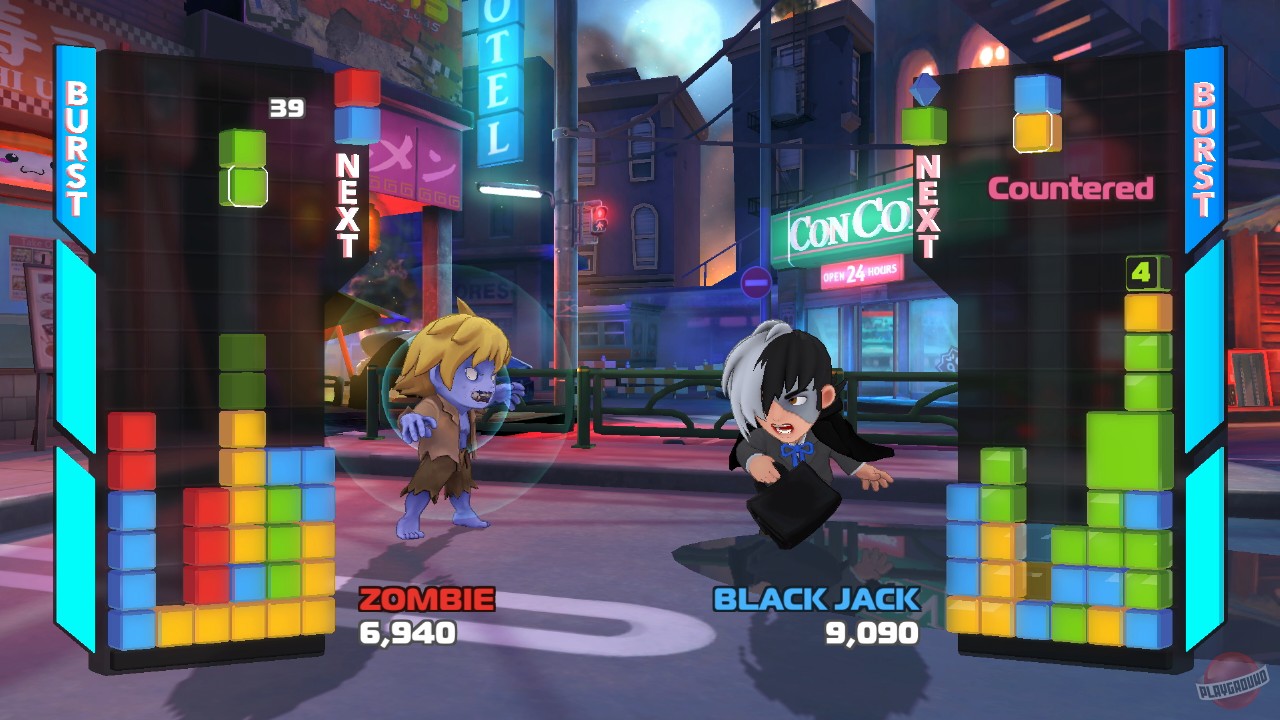The width and height of the screenshot is (1280, 720).
Task: Select the BLACK JACK character nameplate
Action: tap(815, 597)
